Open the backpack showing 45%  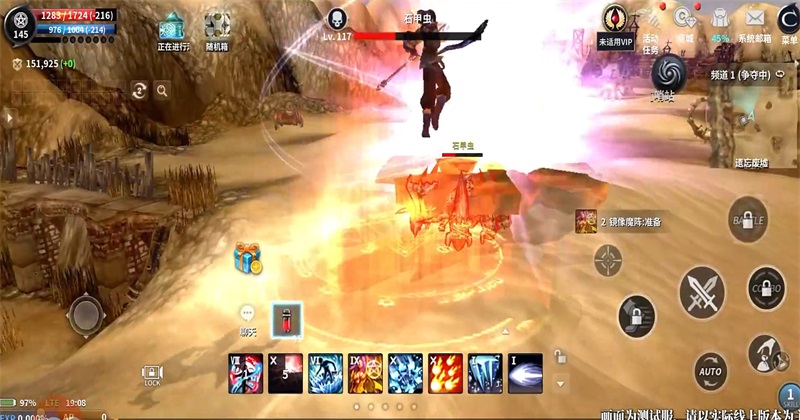tap(718, 21)
